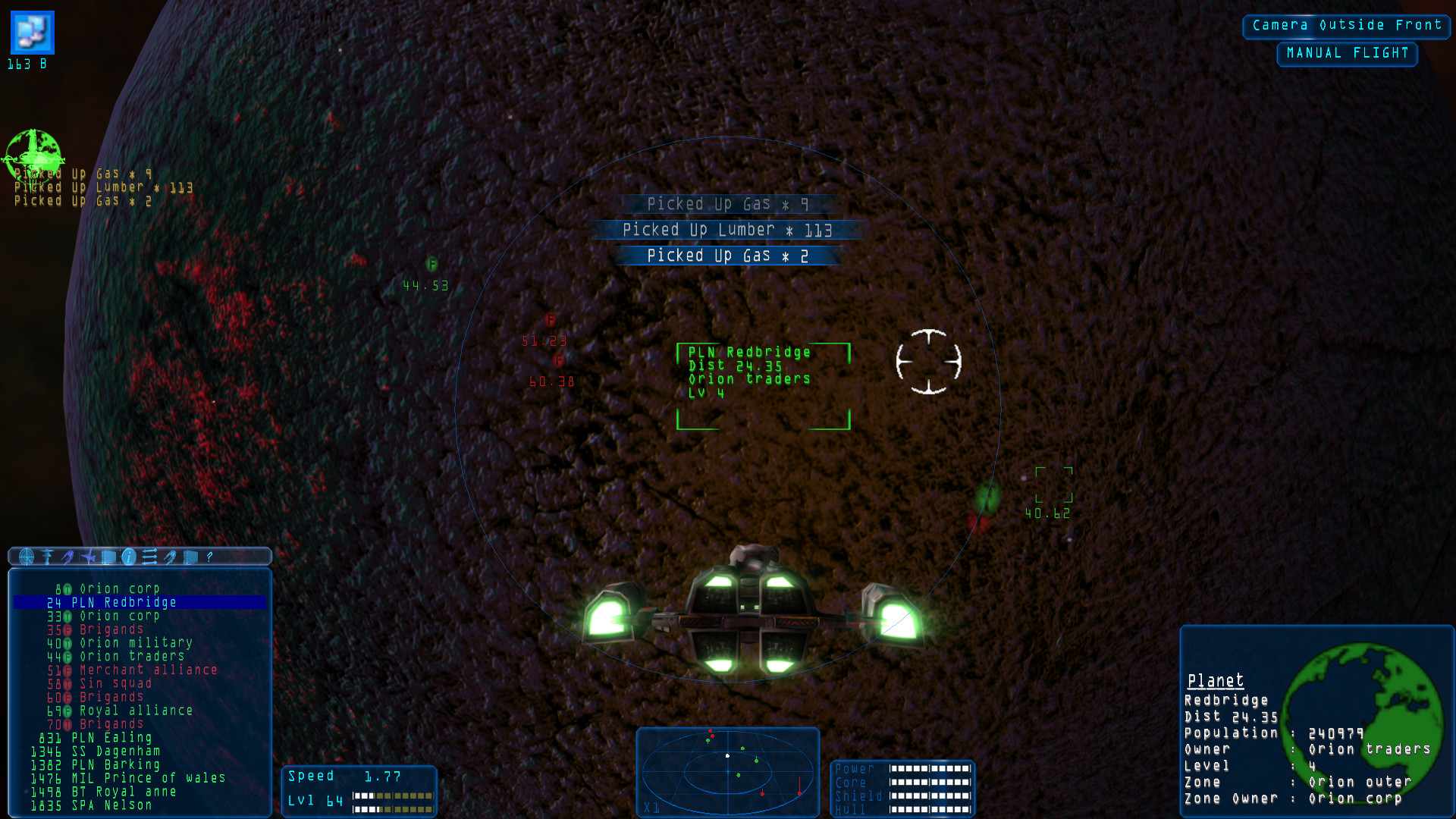This screenshot has height=819, width=1456.
Task: Click the info 'i' icon on the toolbar
Action: 127,557
